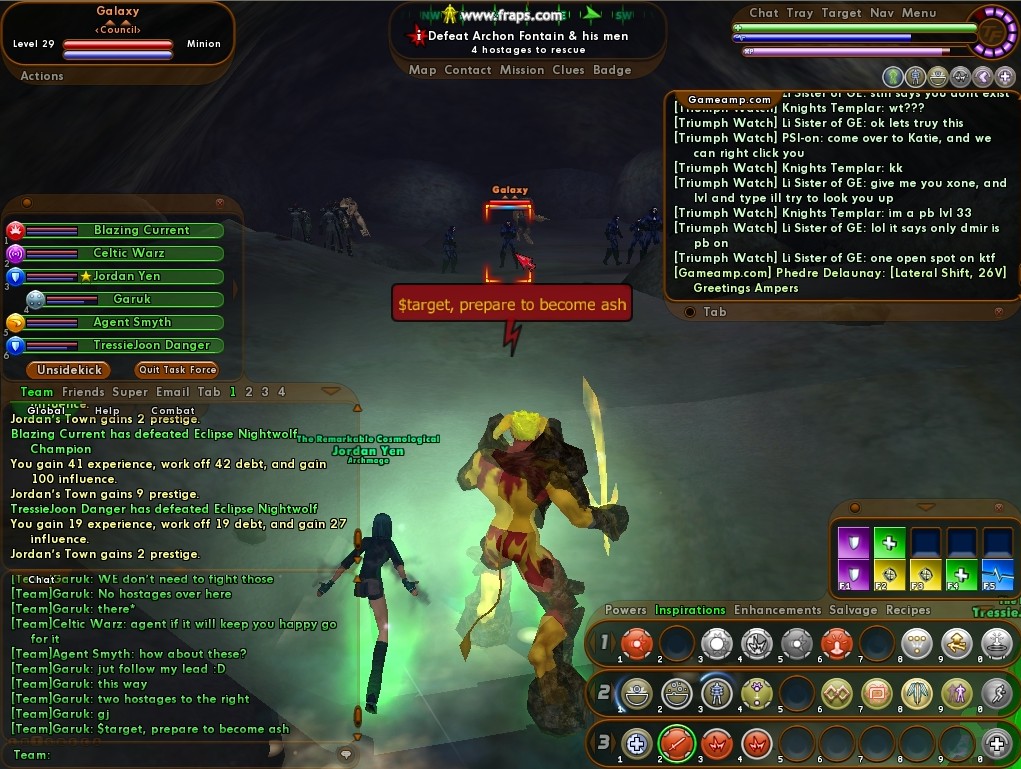Open the top-right Menu
Screen dimensions: 1021x769
pyautogui.click(x=919, y=13)
